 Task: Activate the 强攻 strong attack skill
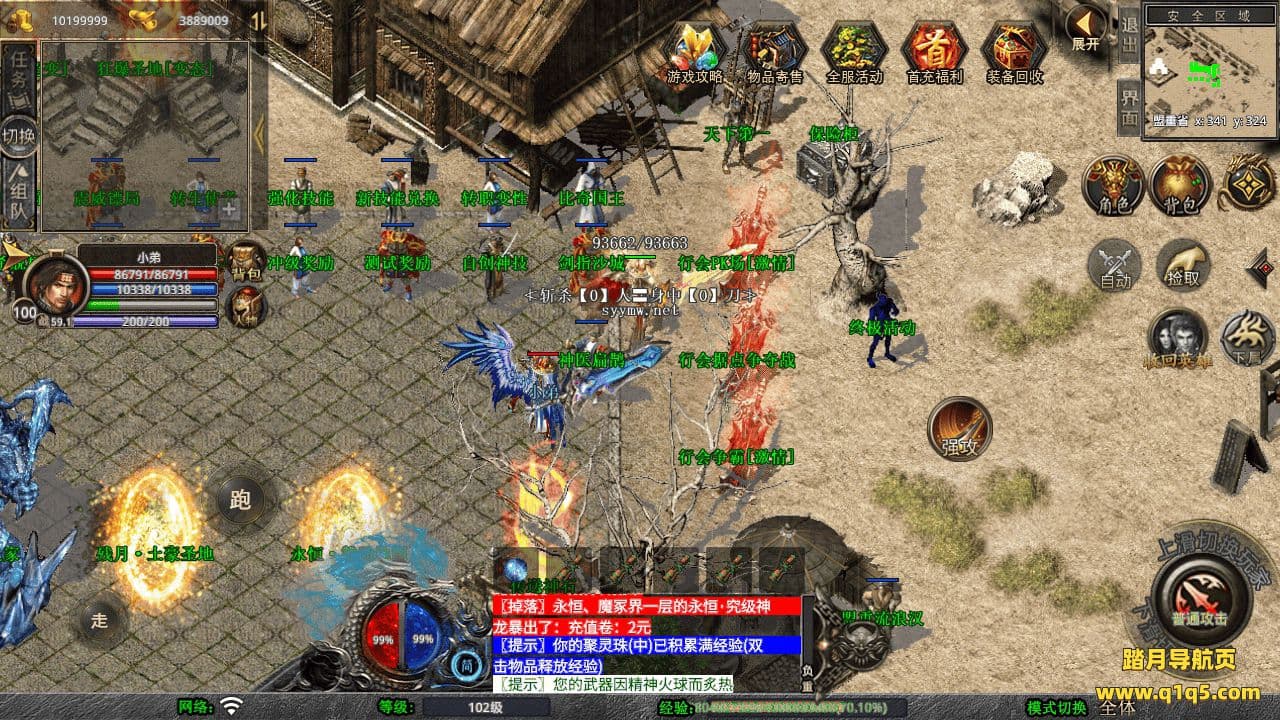[960, 429]
